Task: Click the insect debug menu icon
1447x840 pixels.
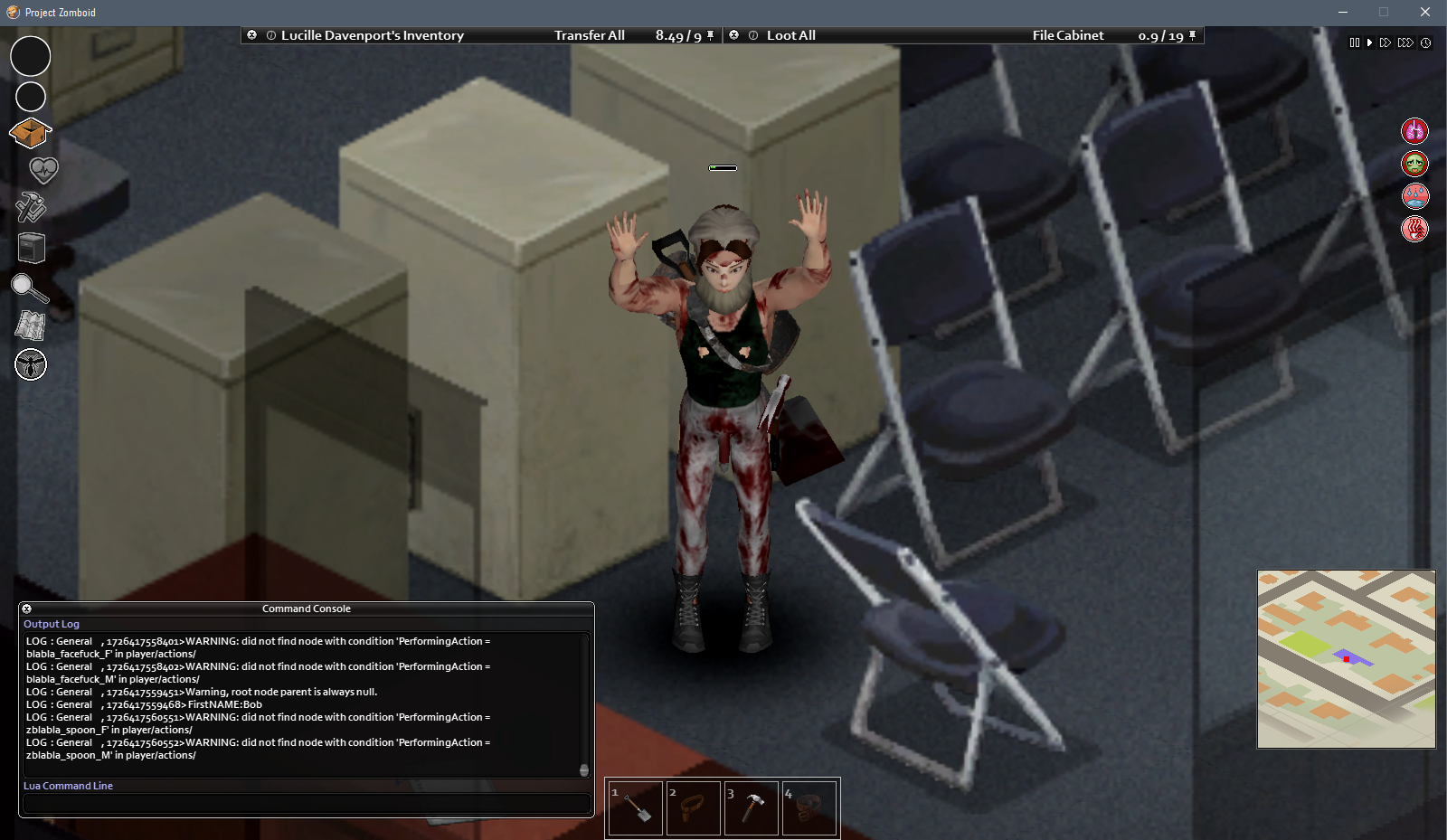Action: pos(31,364)
